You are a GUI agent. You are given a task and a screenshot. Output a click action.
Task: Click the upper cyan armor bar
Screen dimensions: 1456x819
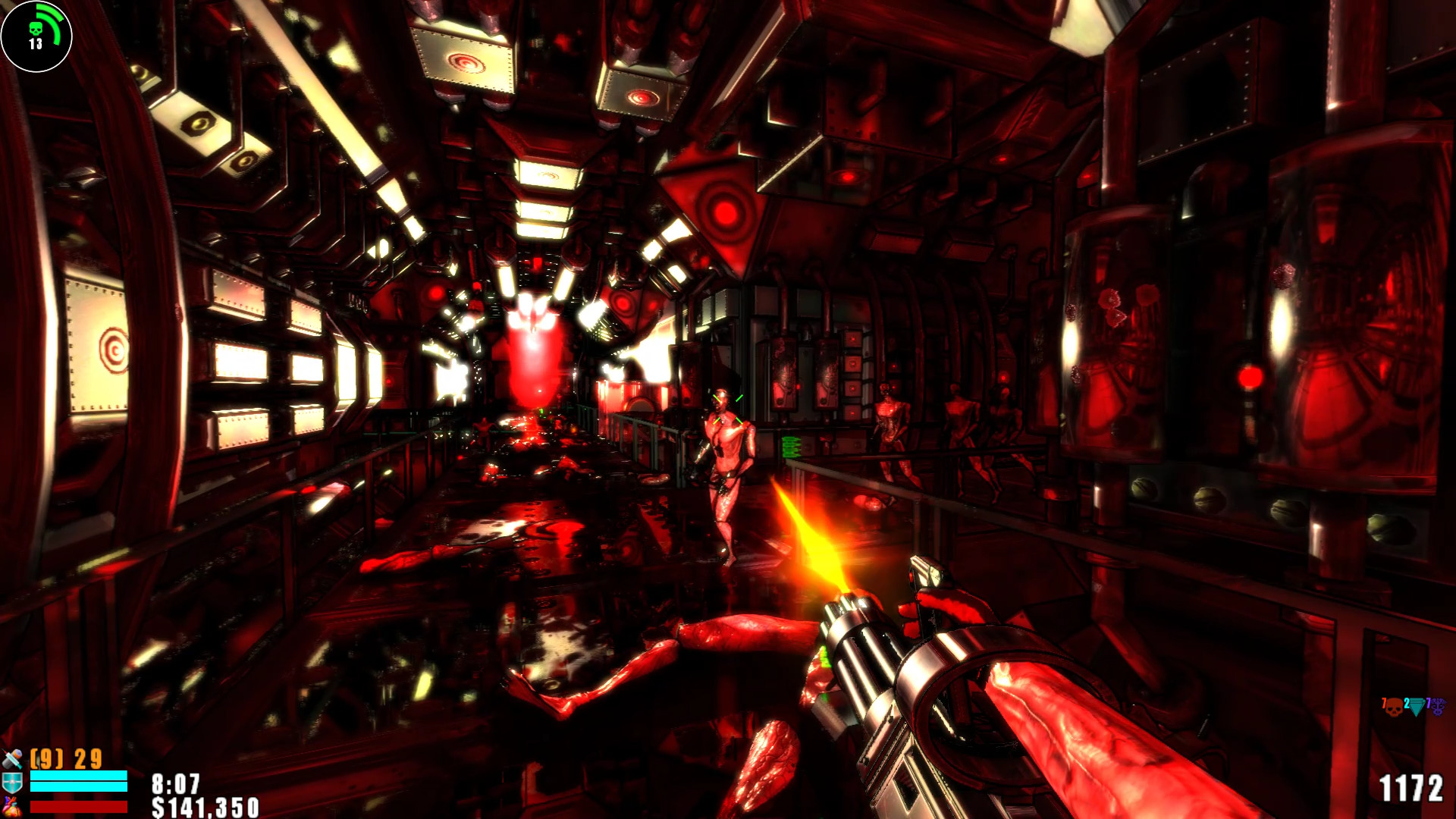[79, 774]
